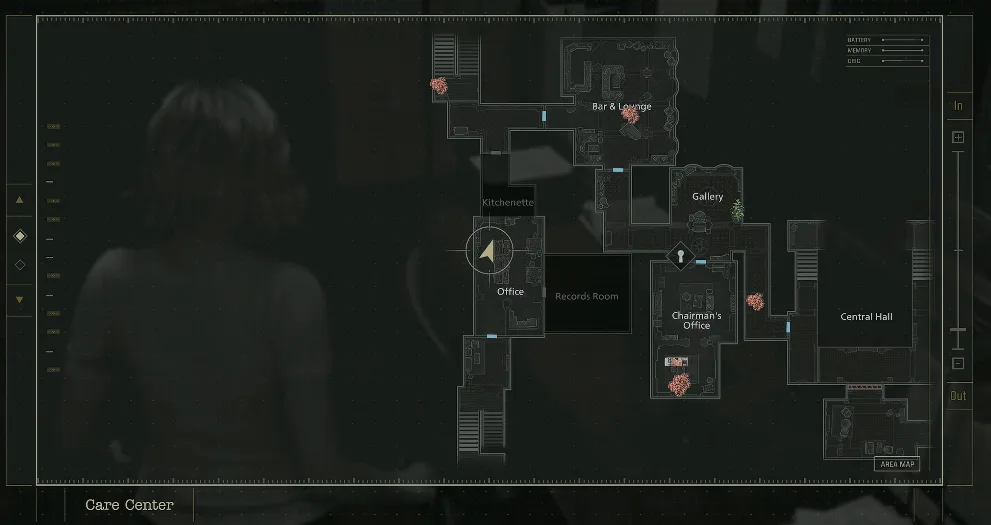Viewport: 991px width, 525px height.
Task: Select the green herb marker beside Gallery
Action: (x=738, y=210)
